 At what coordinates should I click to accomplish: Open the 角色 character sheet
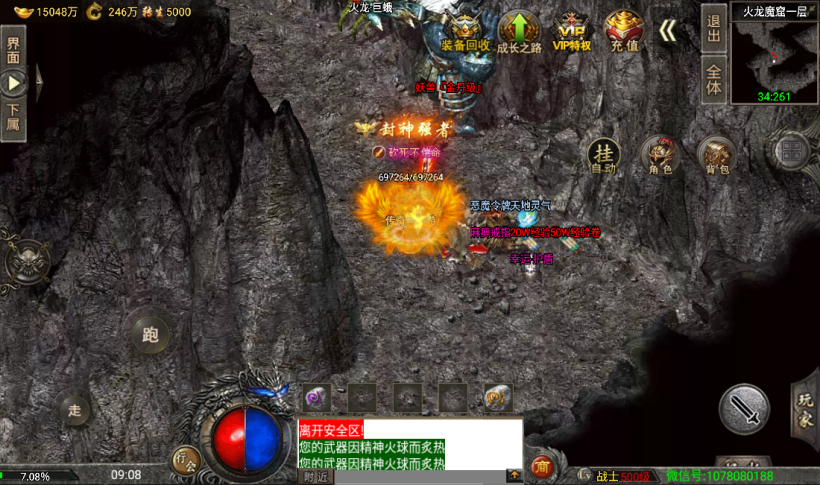point(660,155)
